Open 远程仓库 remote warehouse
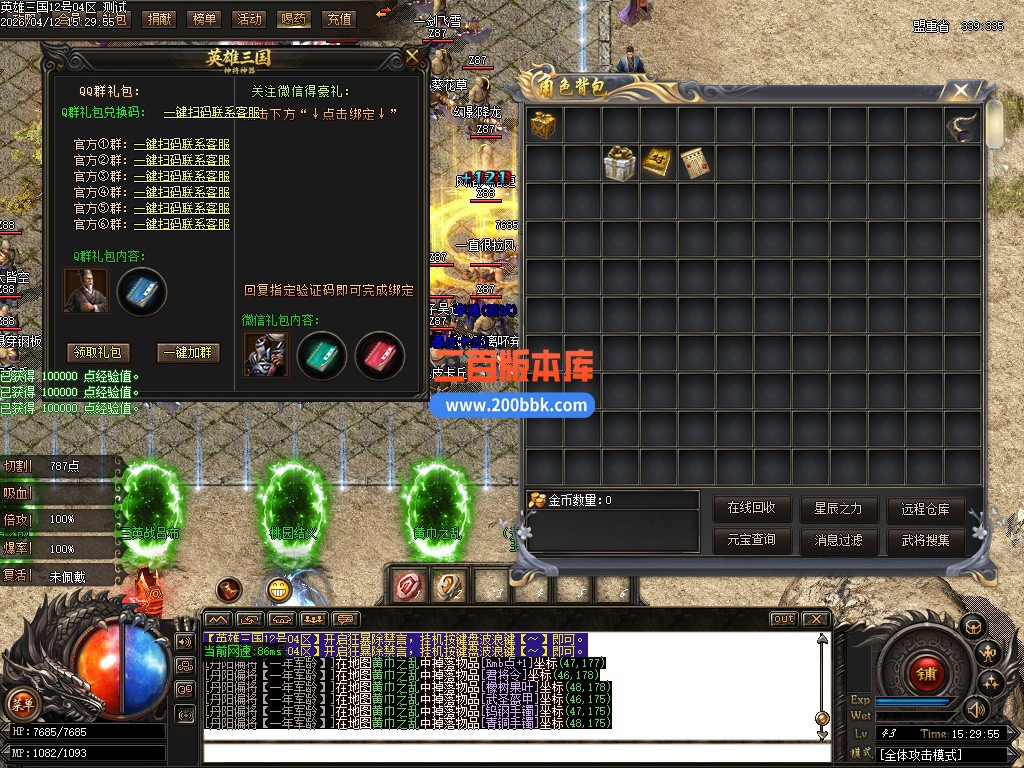This screenshot has width=1024, height=768. click(x=925, y=508)
